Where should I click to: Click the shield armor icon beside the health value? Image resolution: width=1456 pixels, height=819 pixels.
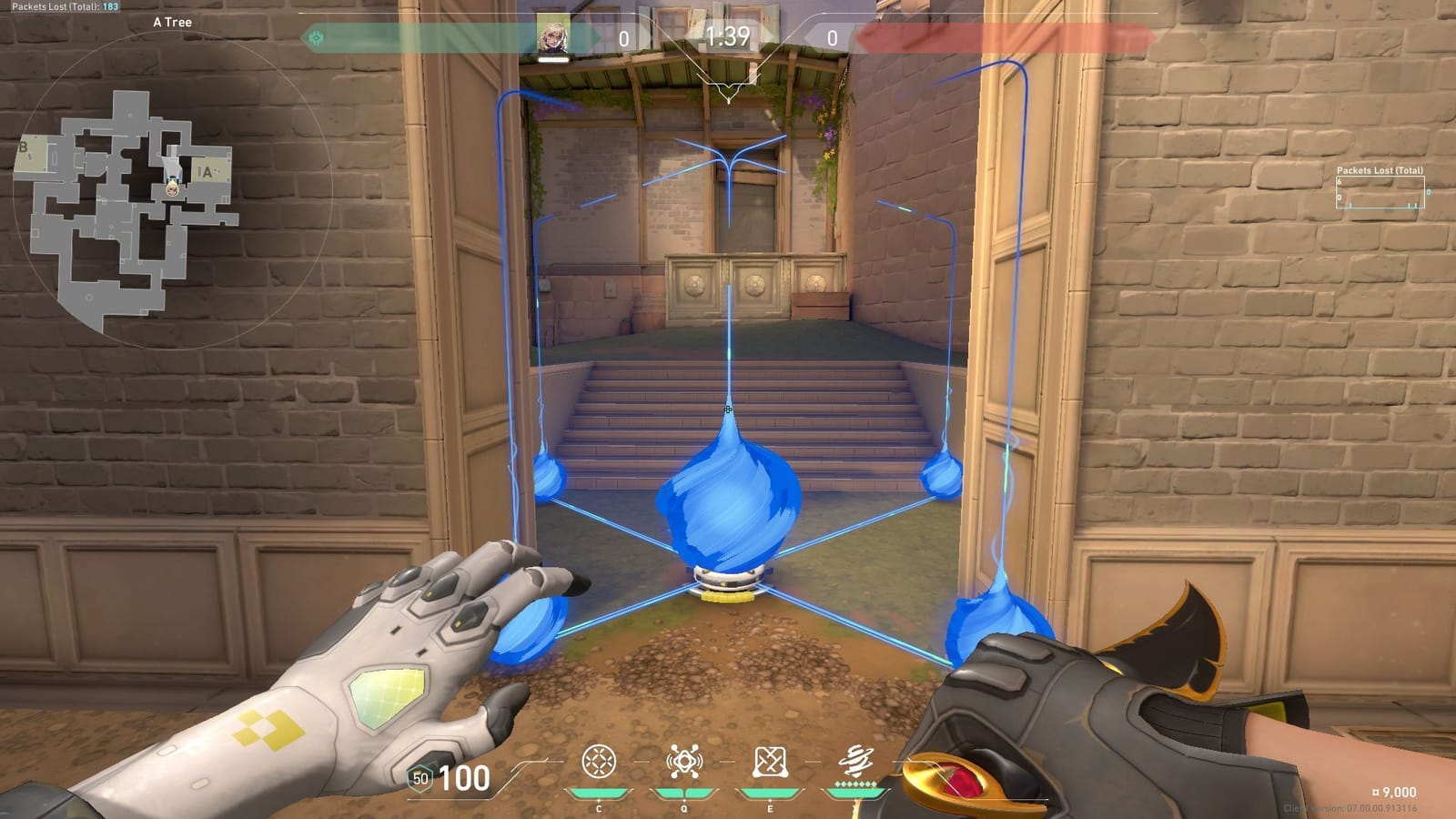tap(420, 779)
